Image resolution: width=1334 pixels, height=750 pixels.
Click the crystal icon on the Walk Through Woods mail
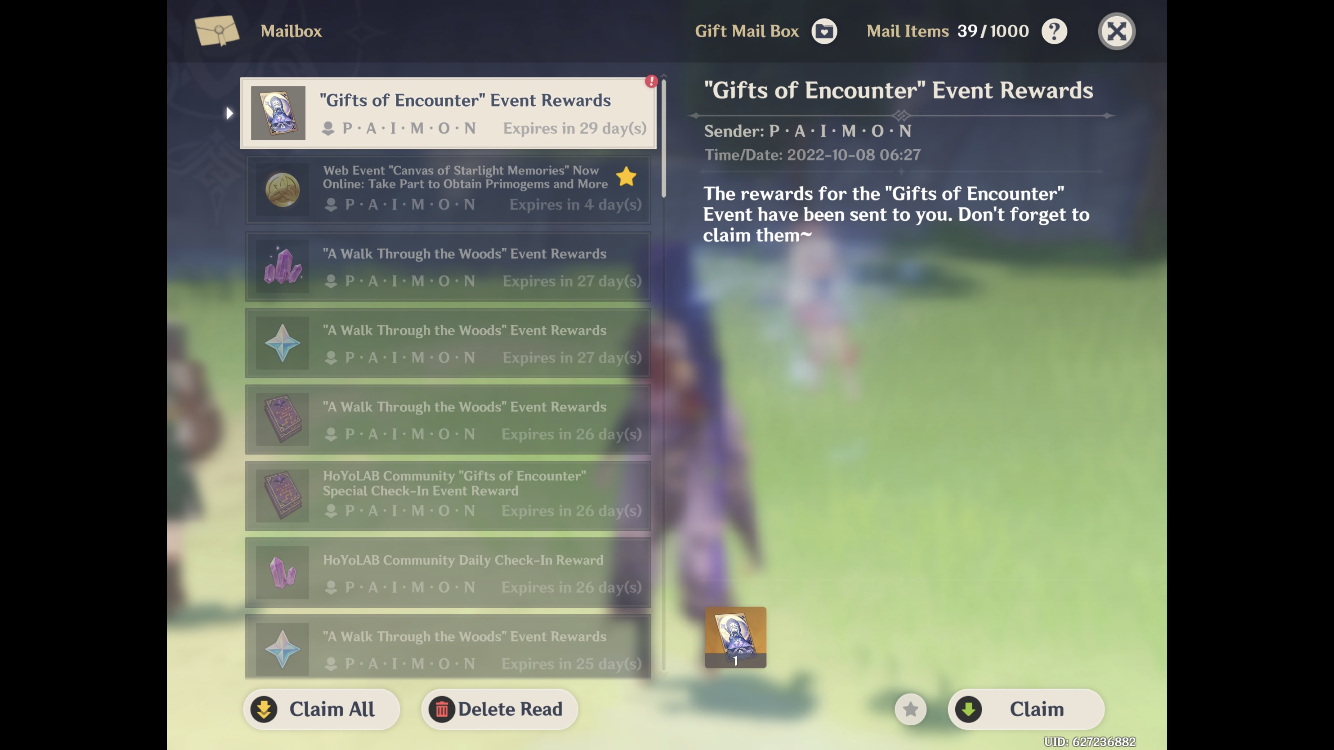(283, 267)
